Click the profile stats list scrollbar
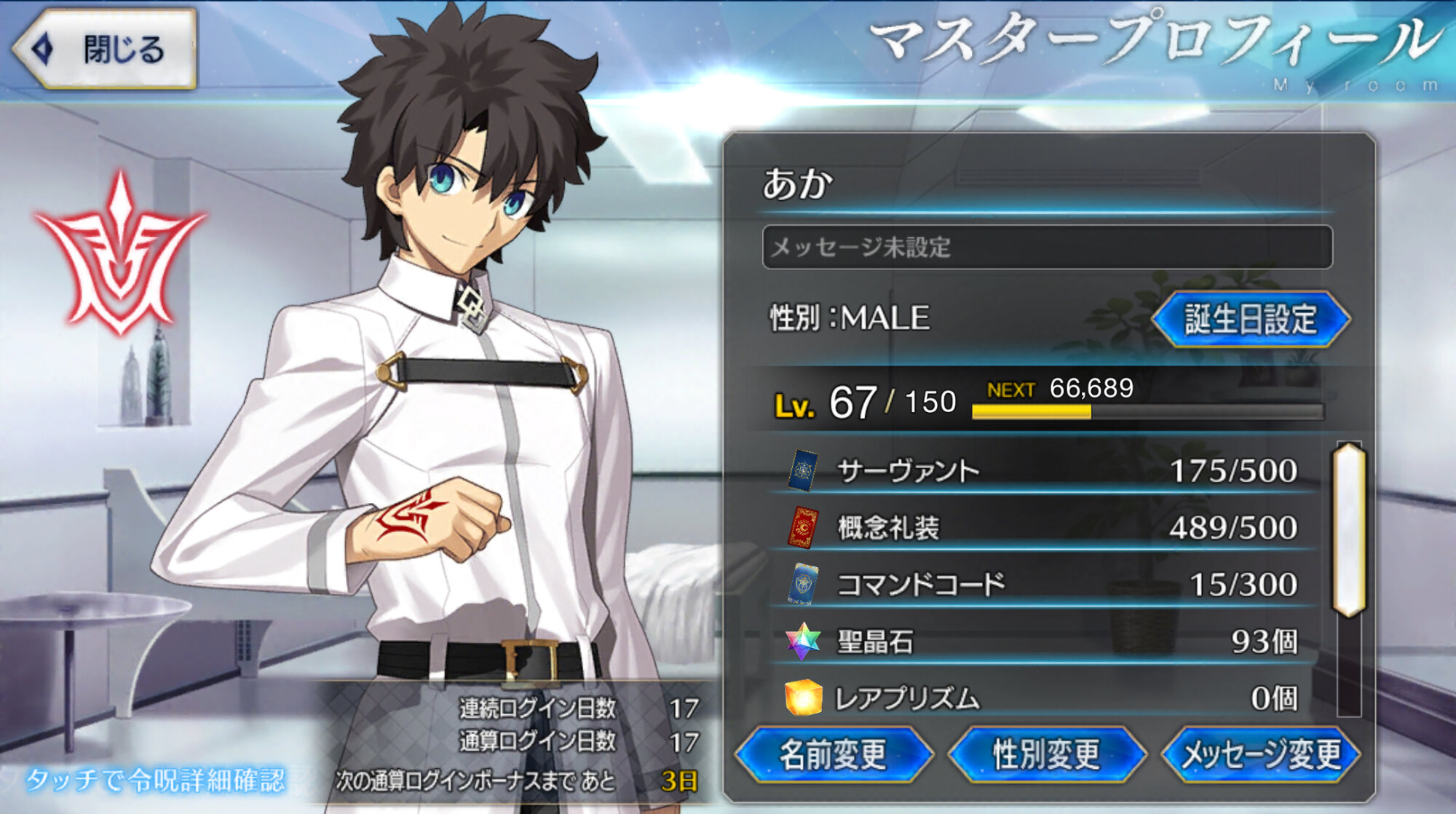Image resolution: width=1456 pixels, height=814 pixels. pyautogui.click(x=1349, y=530)
